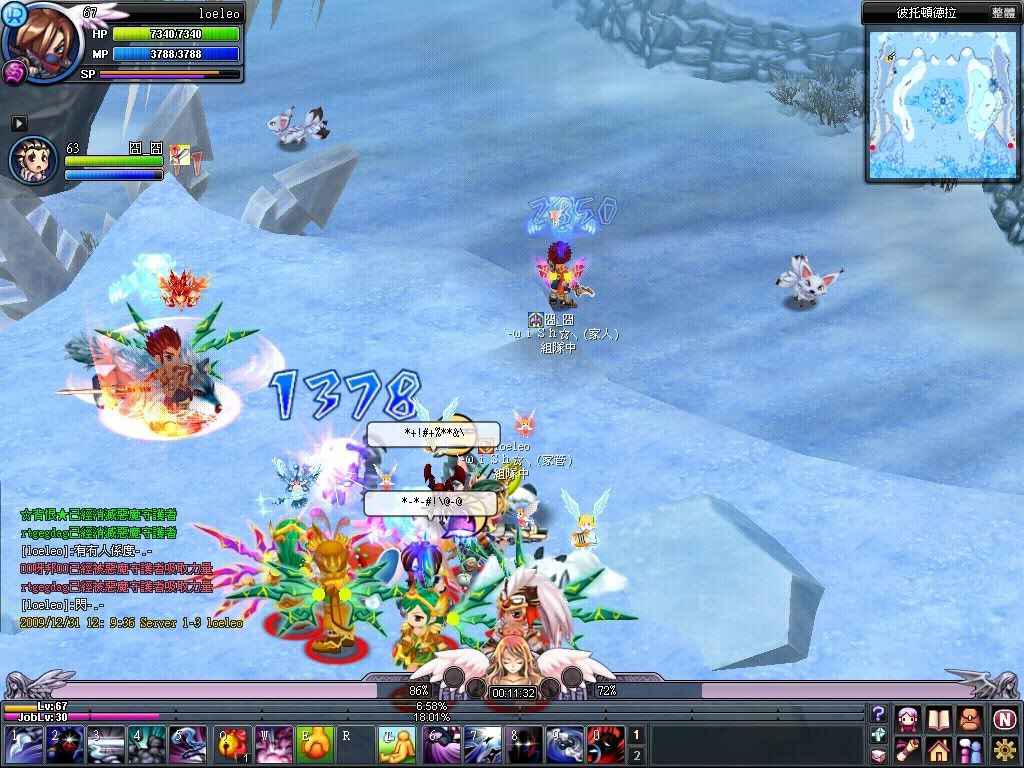Viewport: 1024px width, 768px height.
Task: Open the open-book icon
Action: pyautogui.click(x=938, y=718)
